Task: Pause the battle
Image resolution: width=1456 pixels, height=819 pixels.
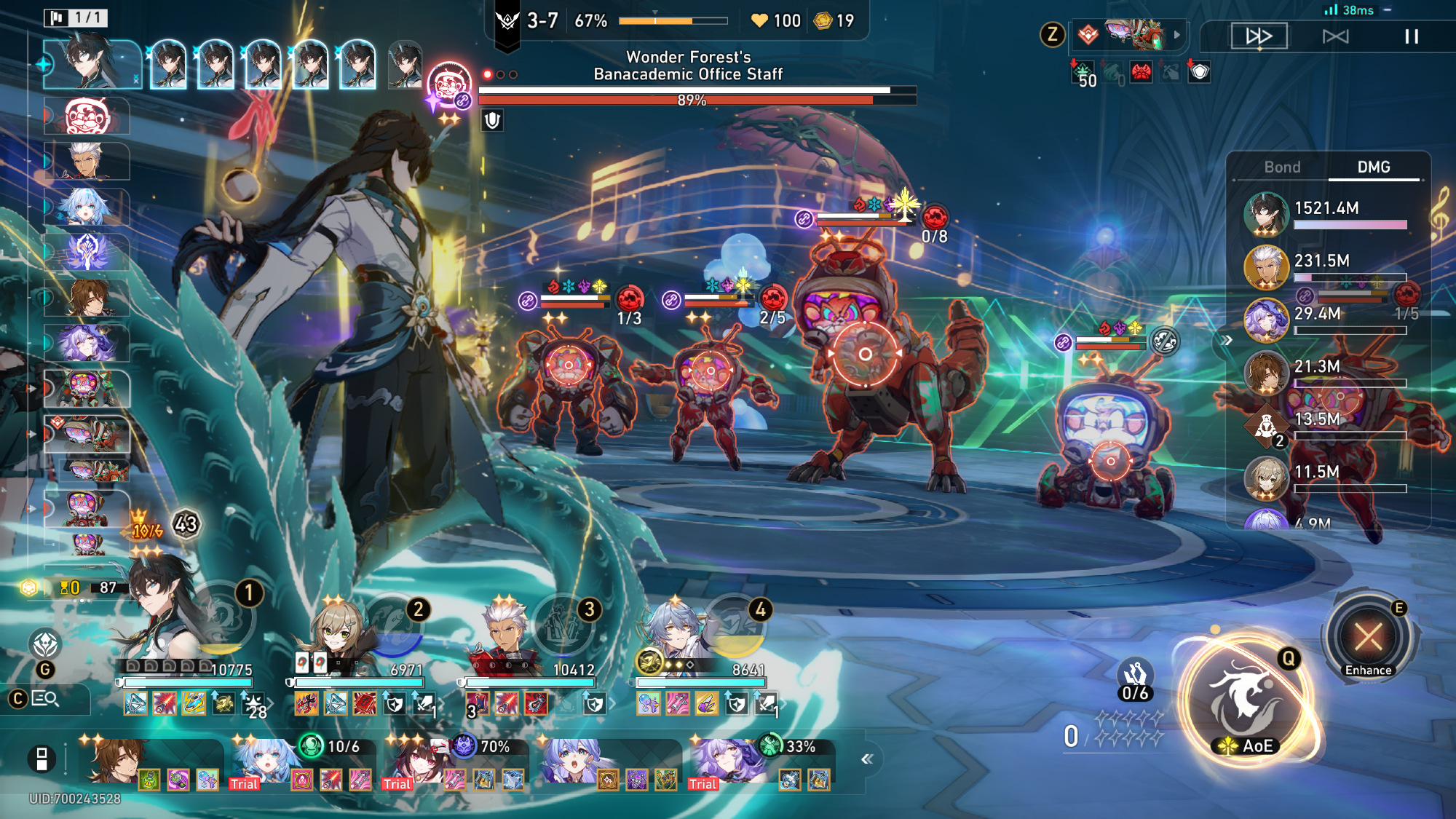Action: coord(1411,36)
